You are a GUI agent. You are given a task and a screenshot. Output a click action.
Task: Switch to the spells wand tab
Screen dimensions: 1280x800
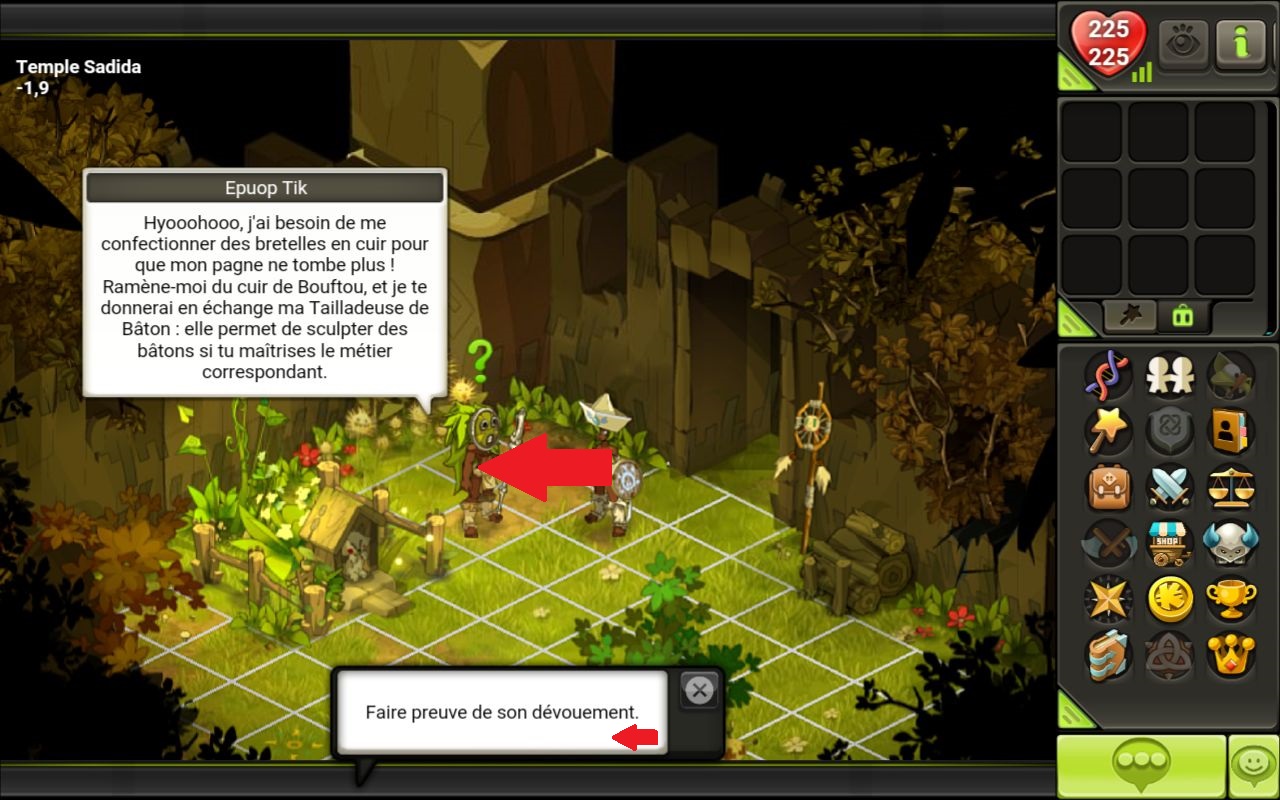1129,316
